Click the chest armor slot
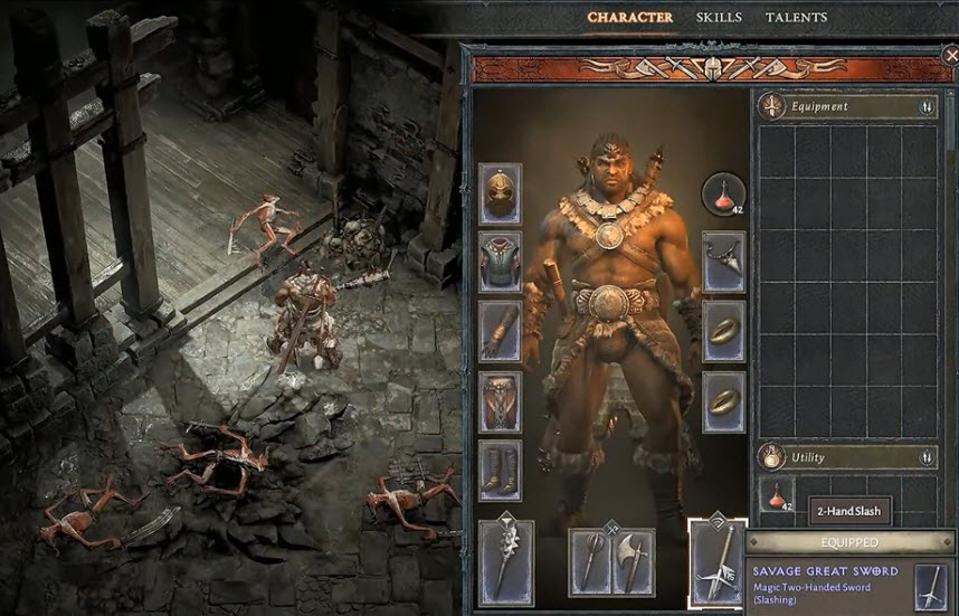The image size is (959, 616). tap(500, 262)
